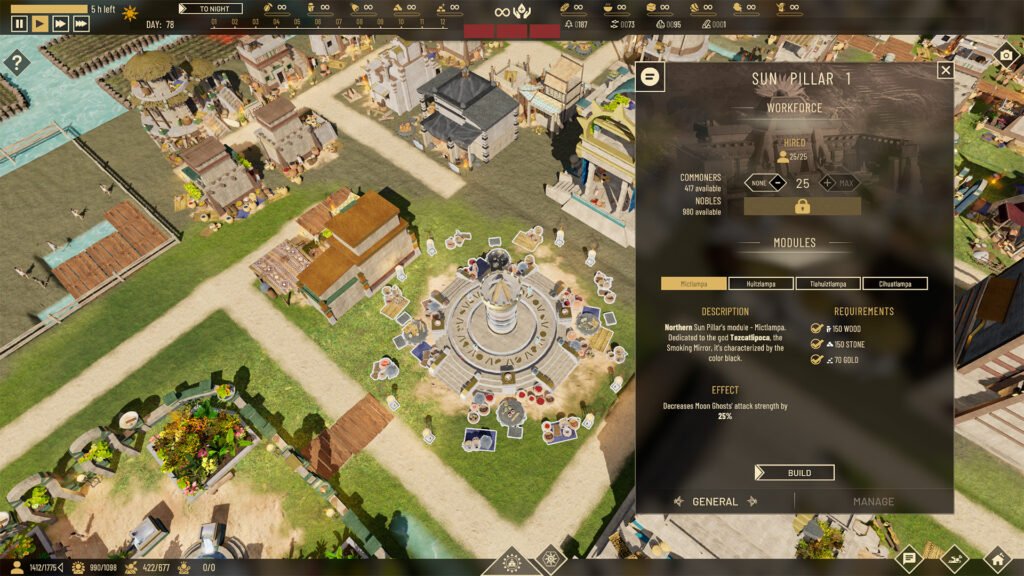Select the Tlahuiztlampa module tab
The image size is (1024, 576).
(828, 284)
